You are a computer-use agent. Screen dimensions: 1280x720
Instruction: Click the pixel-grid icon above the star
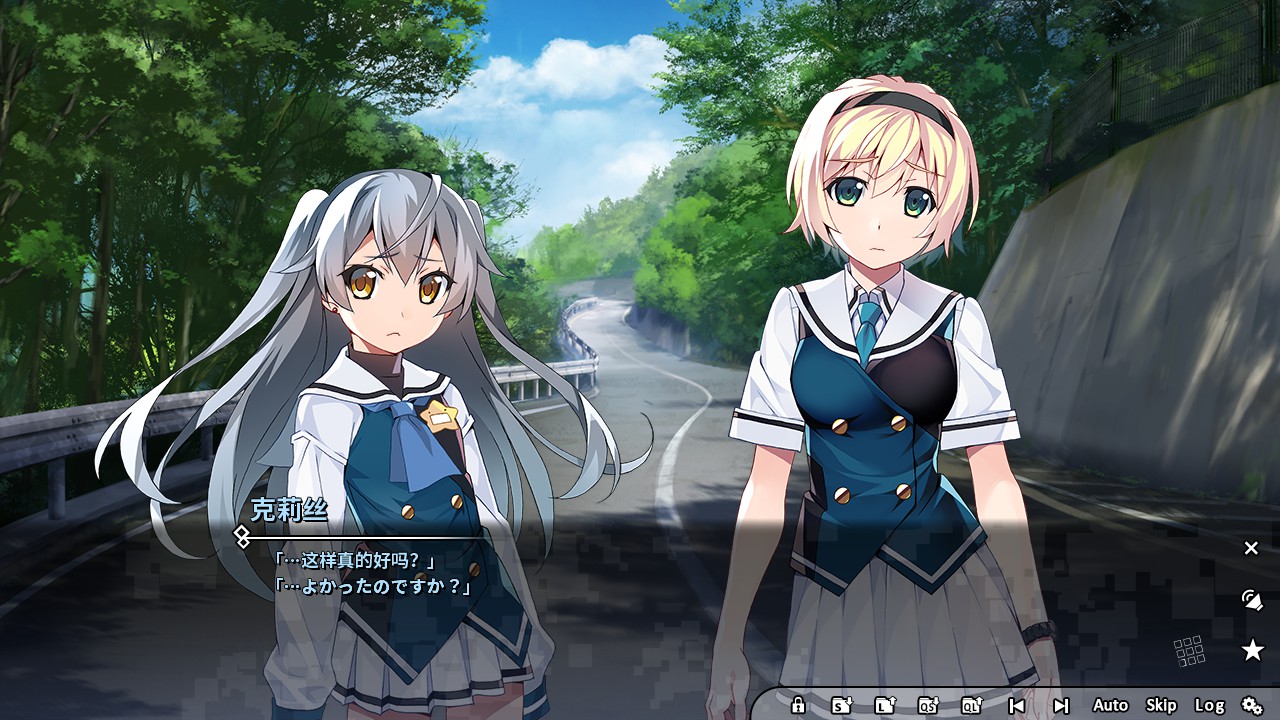click(x=1191, y=649)
